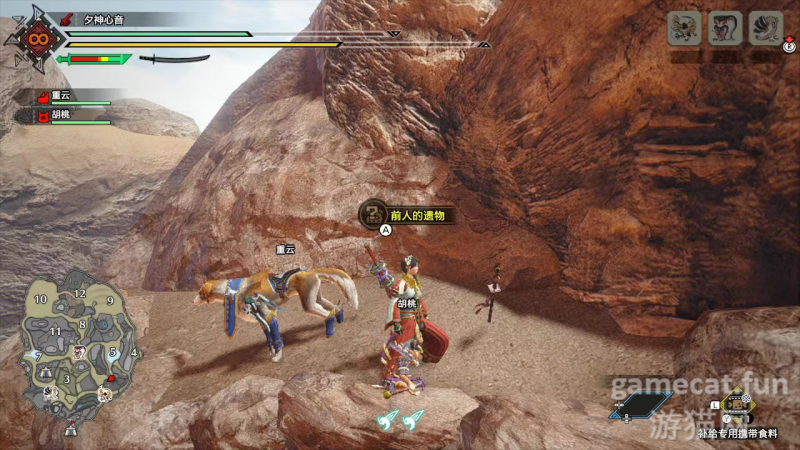Select the red-faced monster target icon
Viewport: 800px width, 450px height.
pyautogui.click(x=724, y=28)
